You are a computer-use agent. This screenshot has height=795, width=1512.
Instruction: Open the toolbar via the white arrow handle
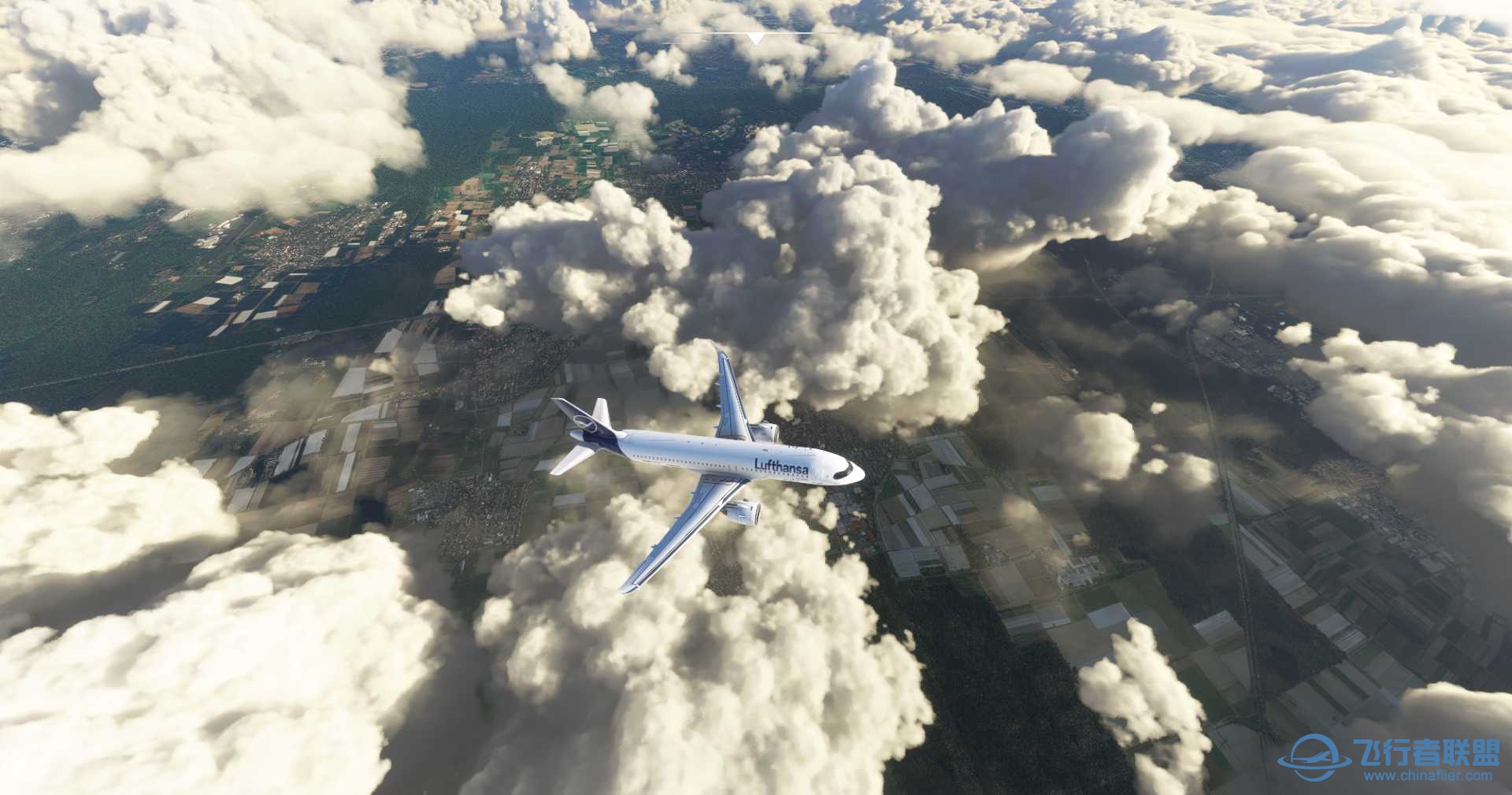[x=755, y=38]
